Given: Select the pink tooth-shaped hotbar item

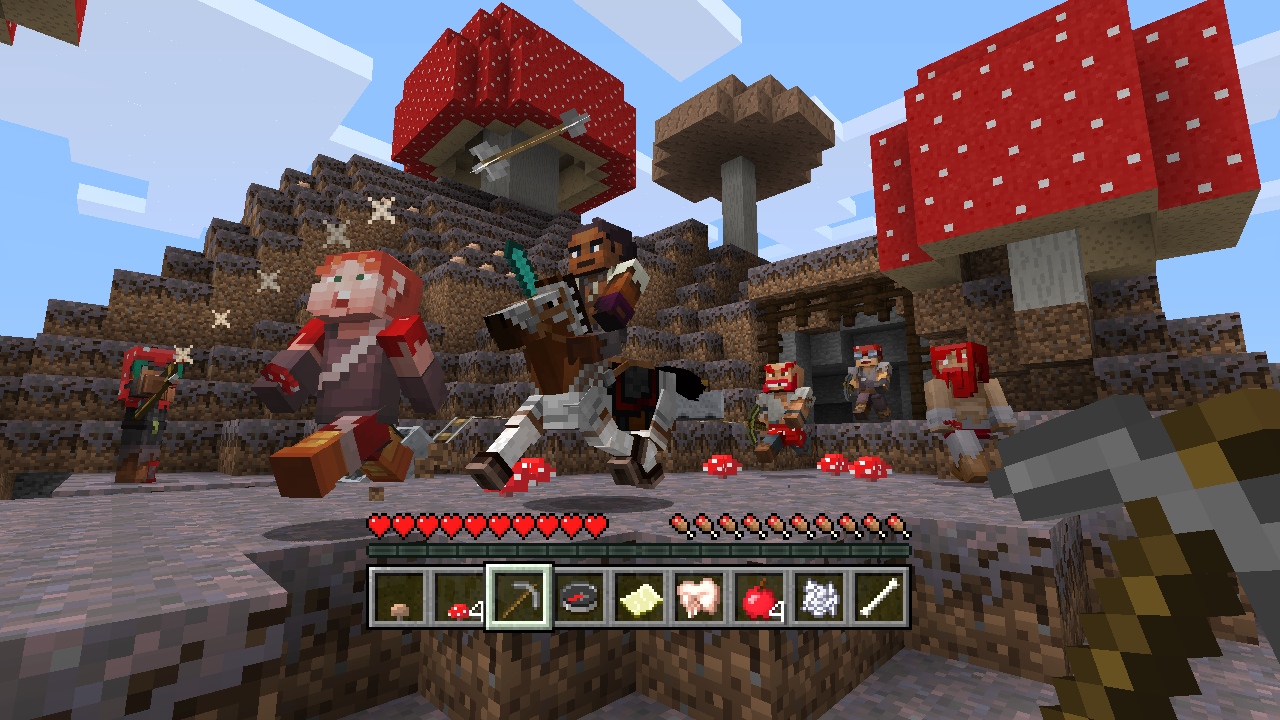Looking at the screenshot, I should click(701, 600).
